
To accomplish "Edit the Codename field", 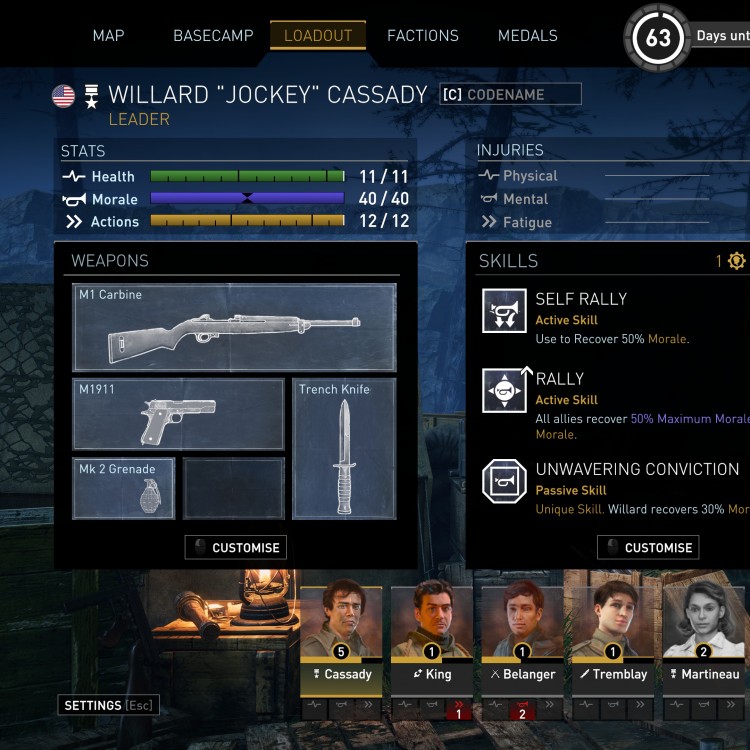I will (x=511, y=95).
